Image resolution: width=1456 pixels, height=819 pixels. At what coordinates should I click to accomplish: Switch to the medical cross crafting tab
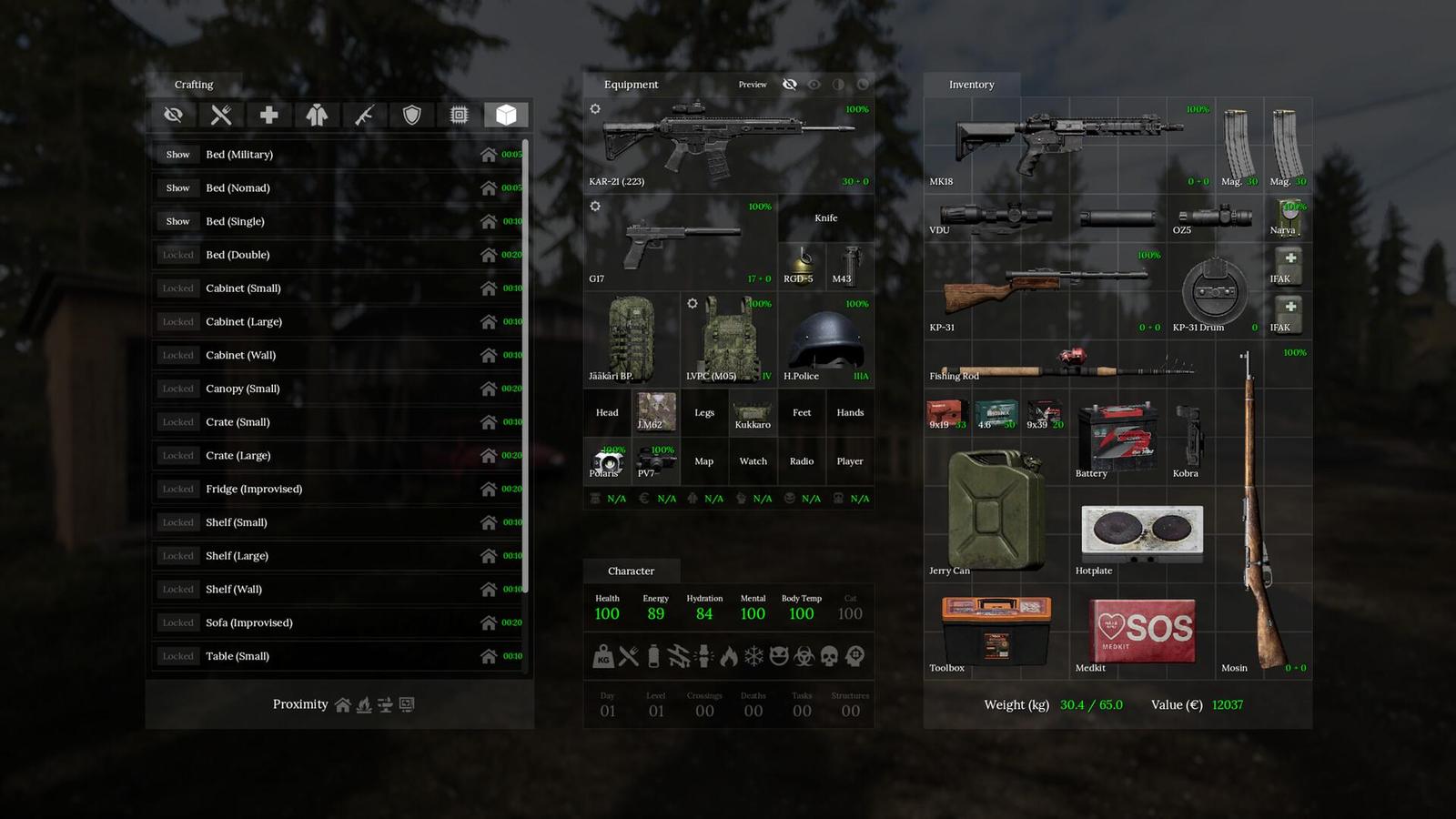click(x=268, y=115)
